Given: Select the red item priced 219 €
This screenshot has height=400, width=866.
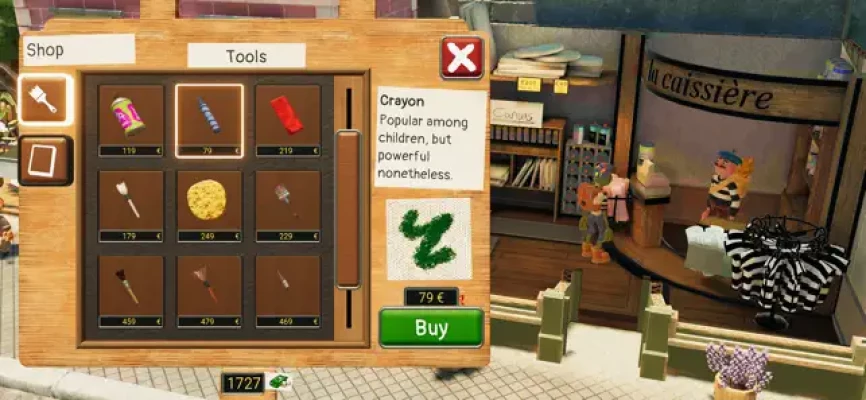Looking at the screenshot, I should (x=287, y=119).
